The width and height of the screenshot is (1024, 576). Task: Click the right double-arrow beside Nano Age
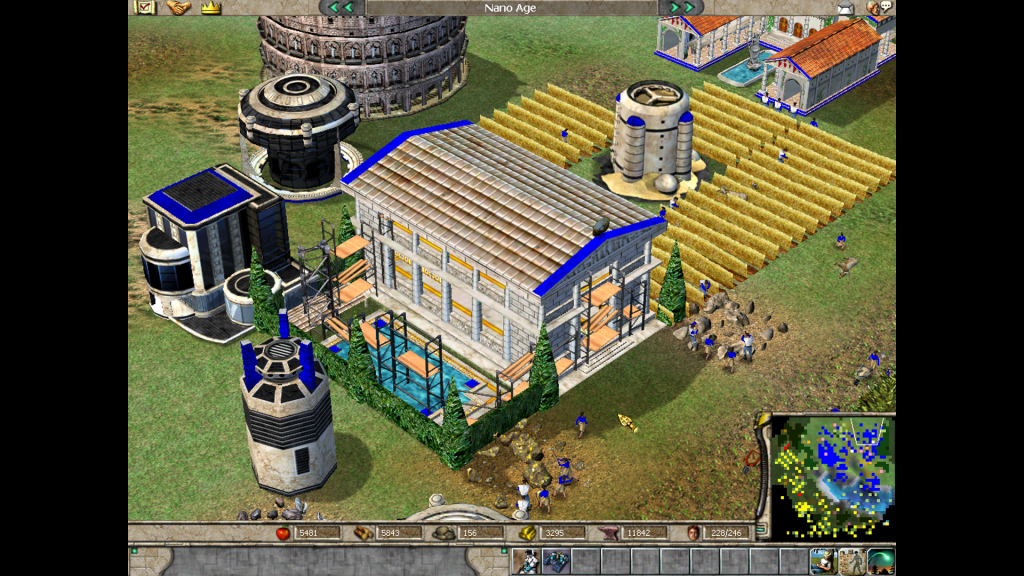[x=682, y=7]
